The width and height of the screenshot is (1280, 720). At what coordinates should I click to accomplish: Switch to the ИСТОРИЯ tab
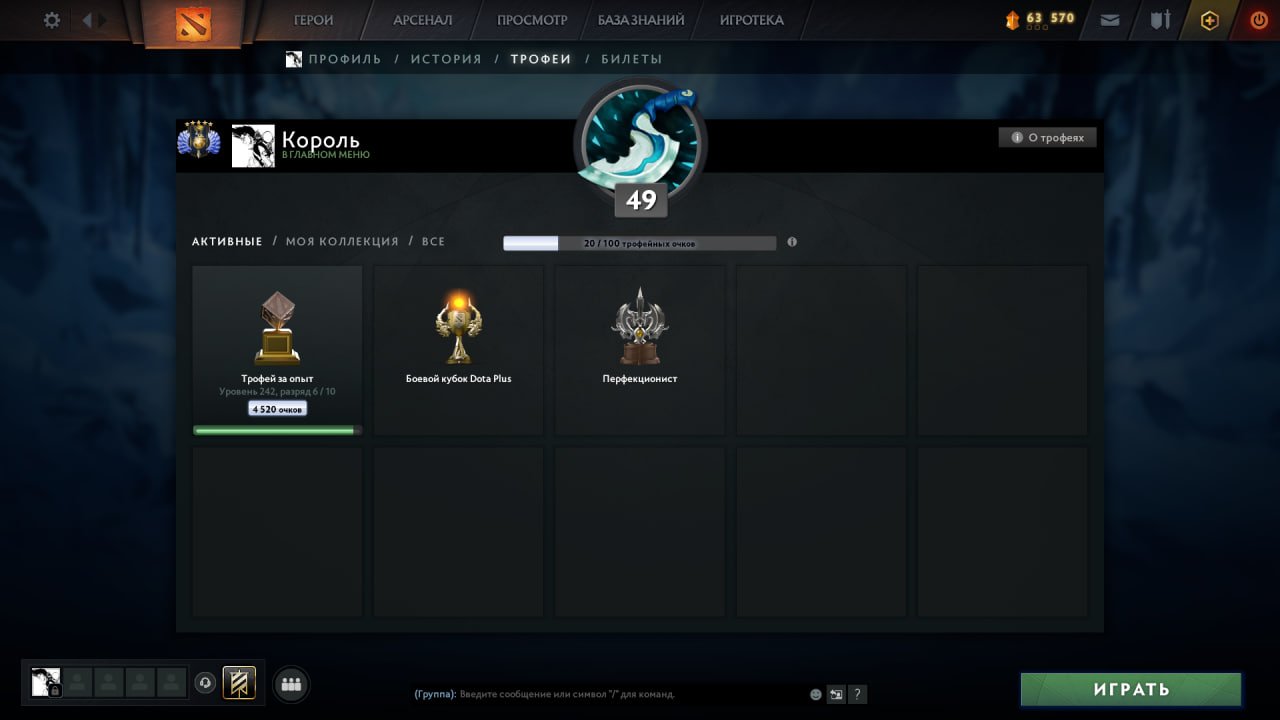point(446,59)
